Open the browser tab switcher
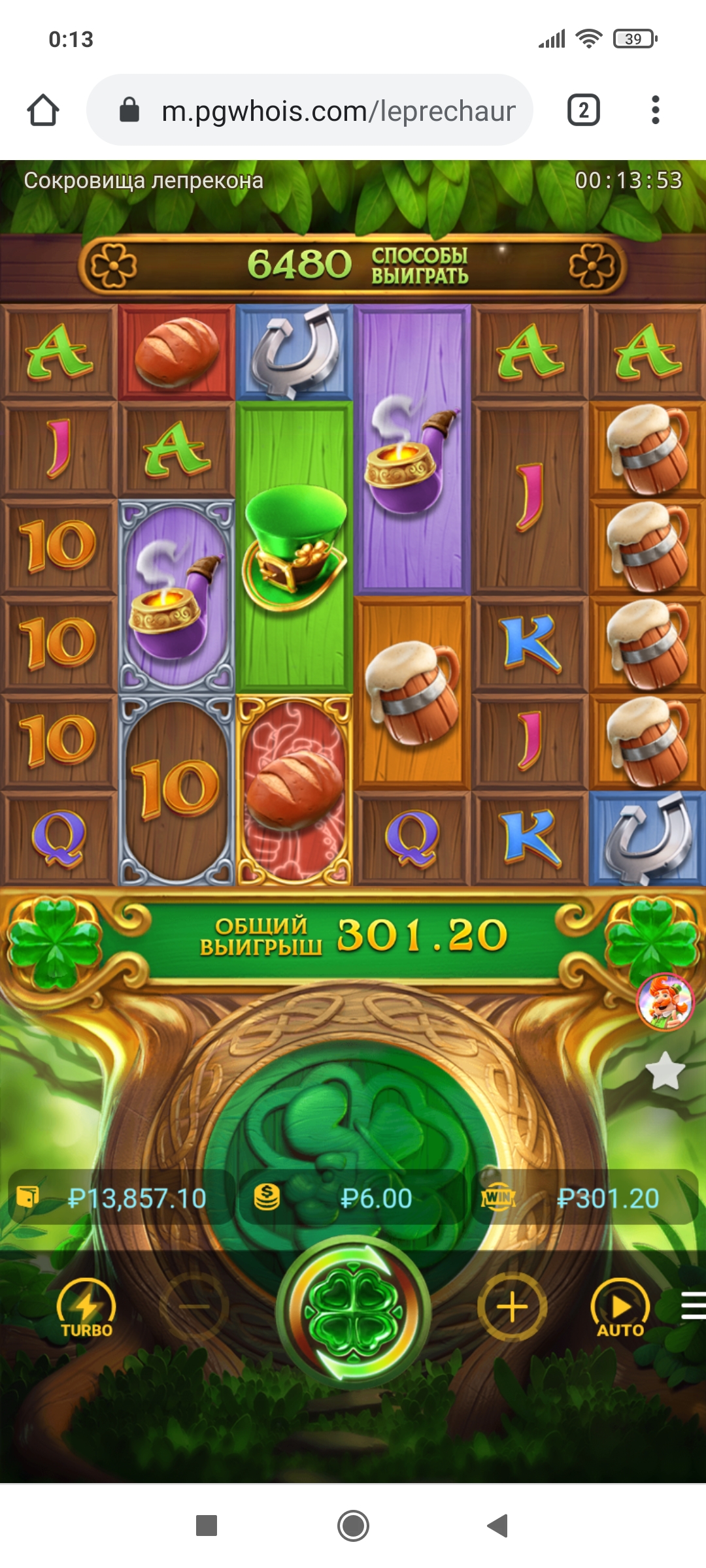Viewport: 706px width, 1568px height. tap(583, 110)
